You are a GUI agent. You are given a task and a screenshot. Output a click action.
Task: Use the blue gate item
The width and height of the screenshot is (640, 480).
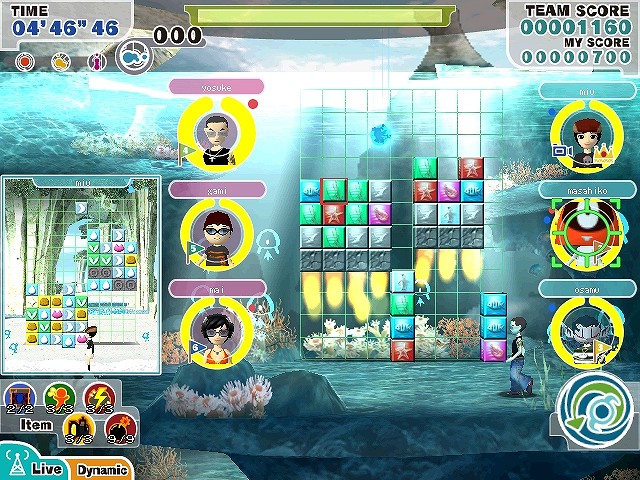point(21,398)
